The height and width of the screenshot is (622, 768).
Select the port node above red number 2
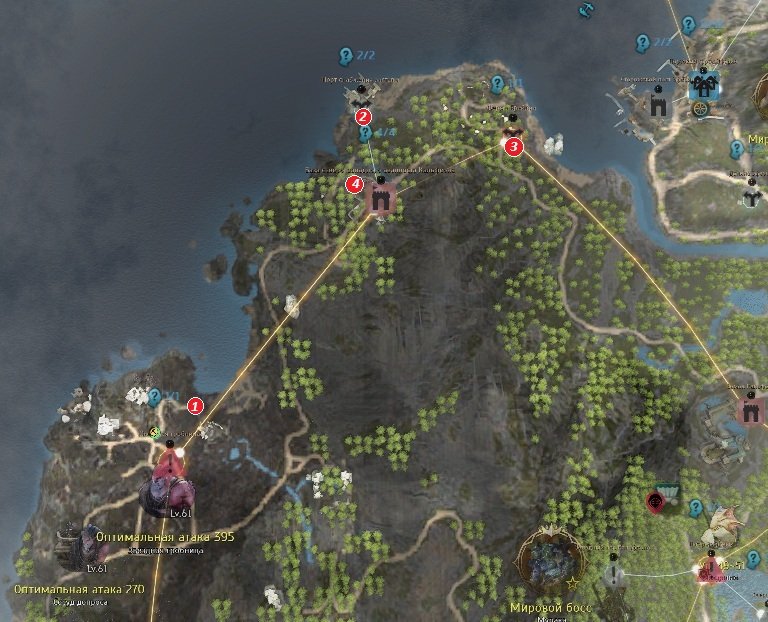click(x=359, y=94)
